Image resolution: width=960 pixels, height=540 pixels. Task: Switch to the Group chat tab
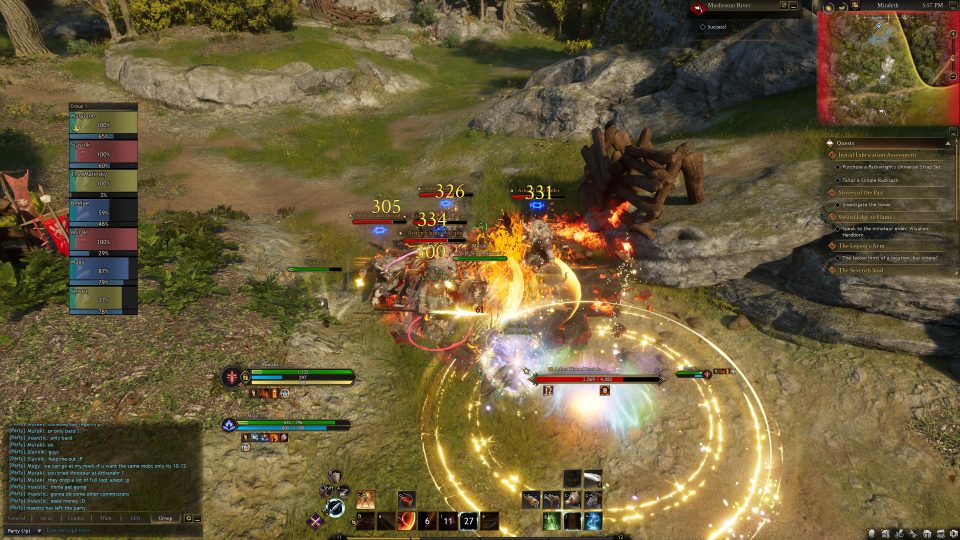[165, 518]
